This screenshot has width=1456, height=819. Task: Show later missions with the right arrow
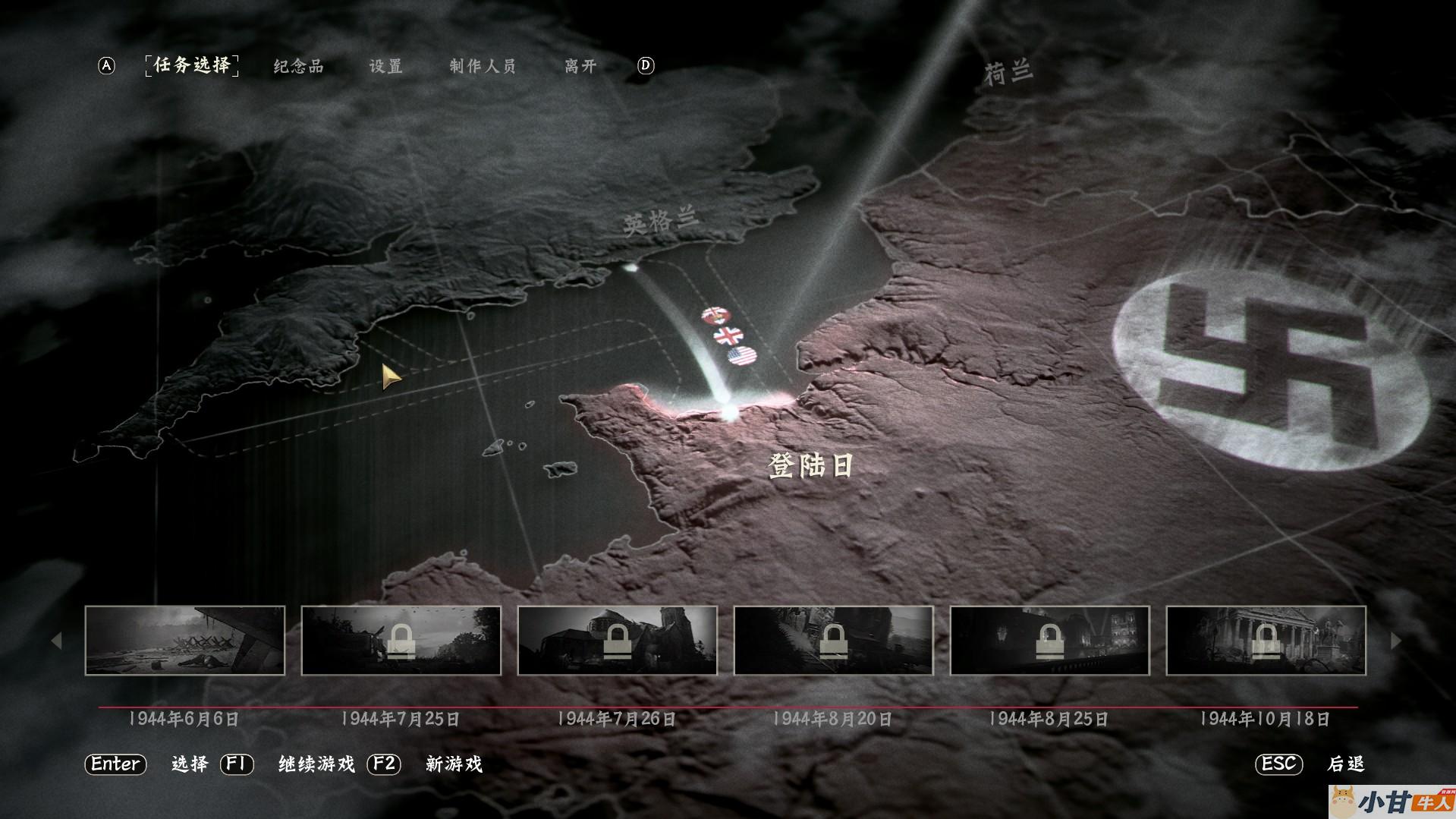(1395, 641)
